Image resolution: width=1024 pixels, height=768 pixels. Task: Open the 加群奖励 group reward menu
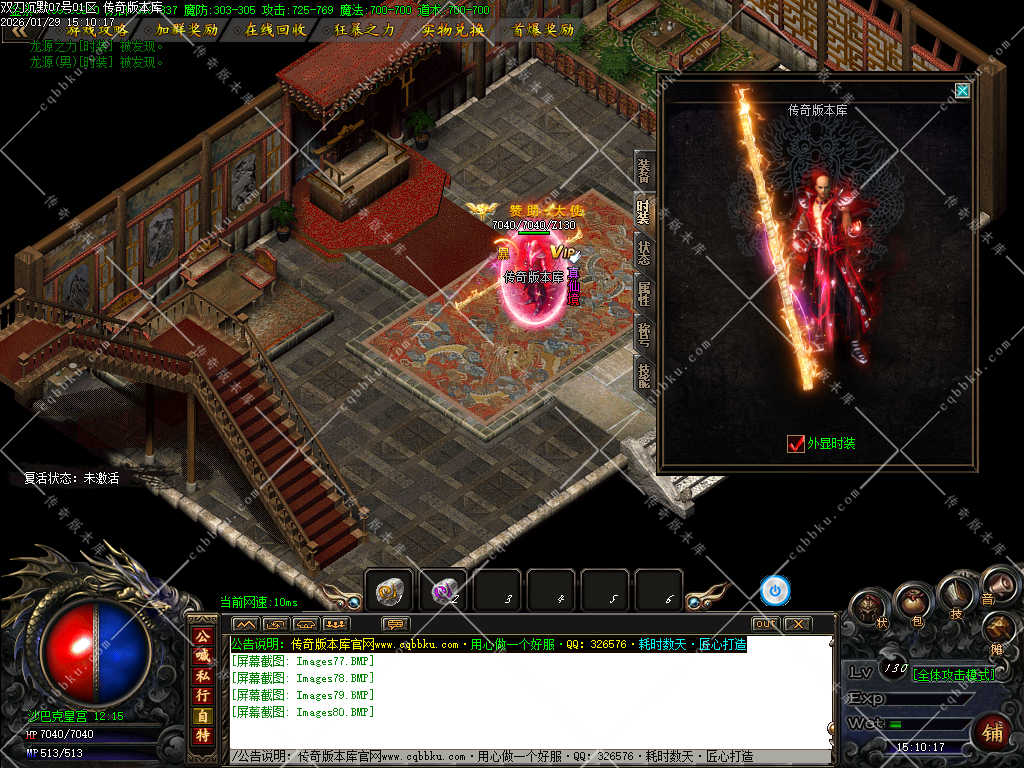click(187, 30)
